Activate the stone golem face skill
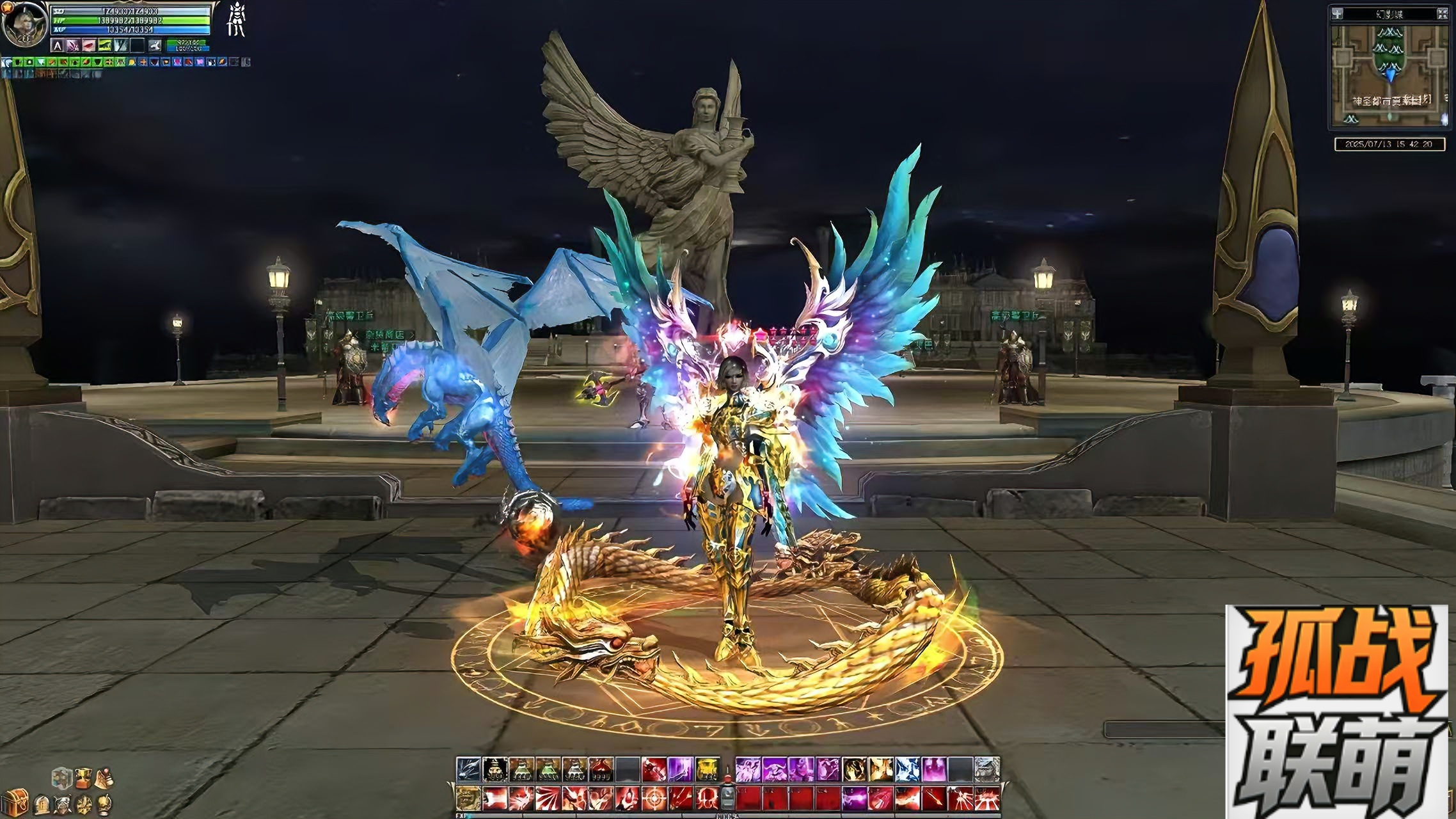This screenshot has height=819, width=1456. (986, 769)
